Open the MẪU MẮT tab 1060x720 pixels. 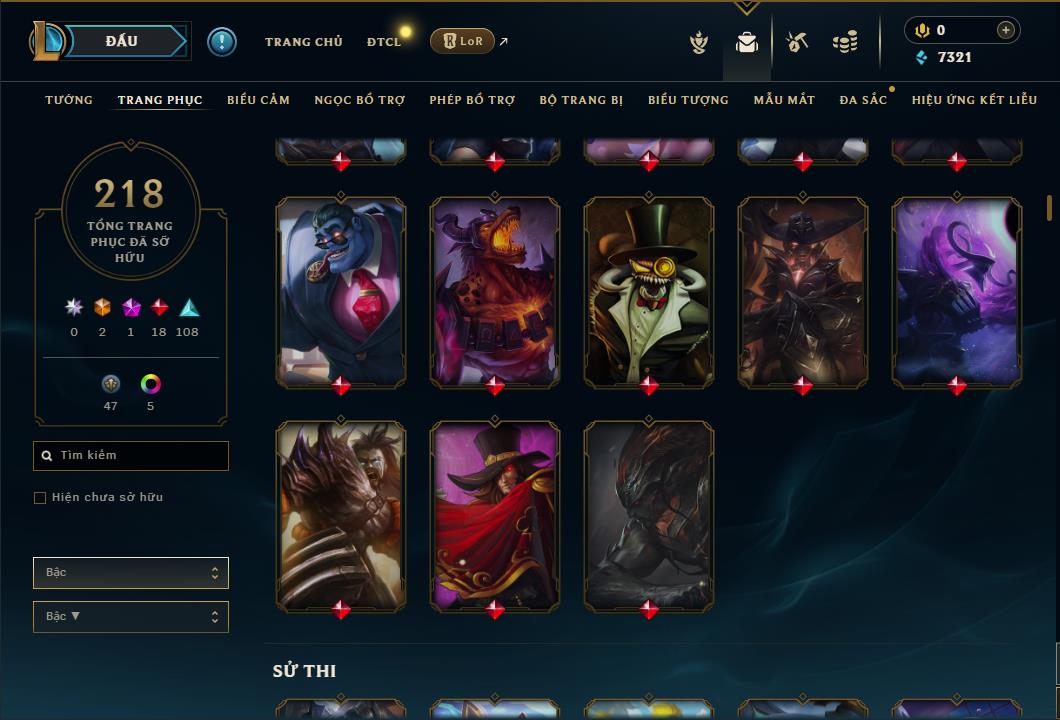pos(784,100)
